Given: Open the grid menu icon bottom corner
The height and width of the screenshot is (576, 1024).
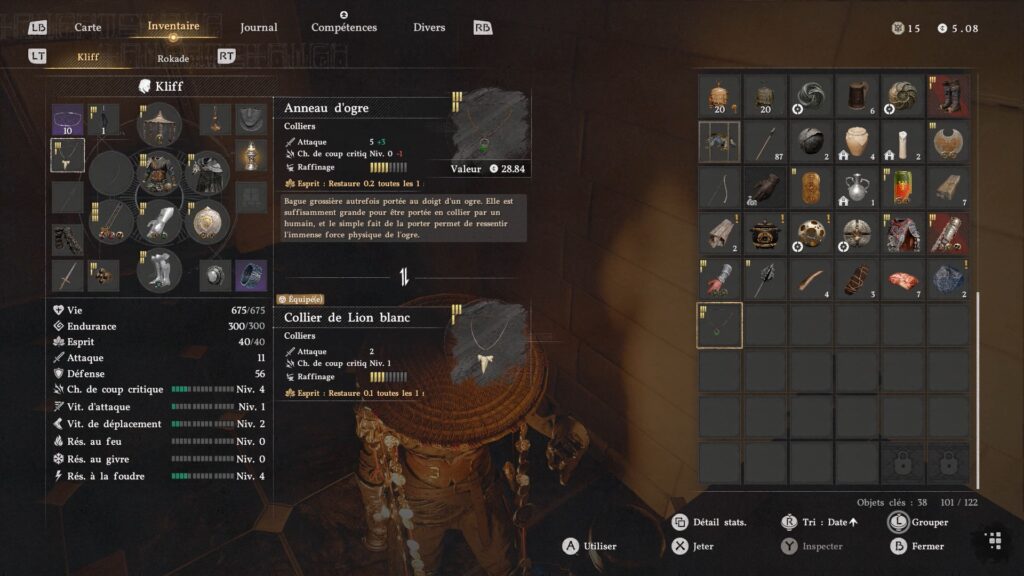Looking at the screenshot, I should pyautogui.click(x=993, y=541).
